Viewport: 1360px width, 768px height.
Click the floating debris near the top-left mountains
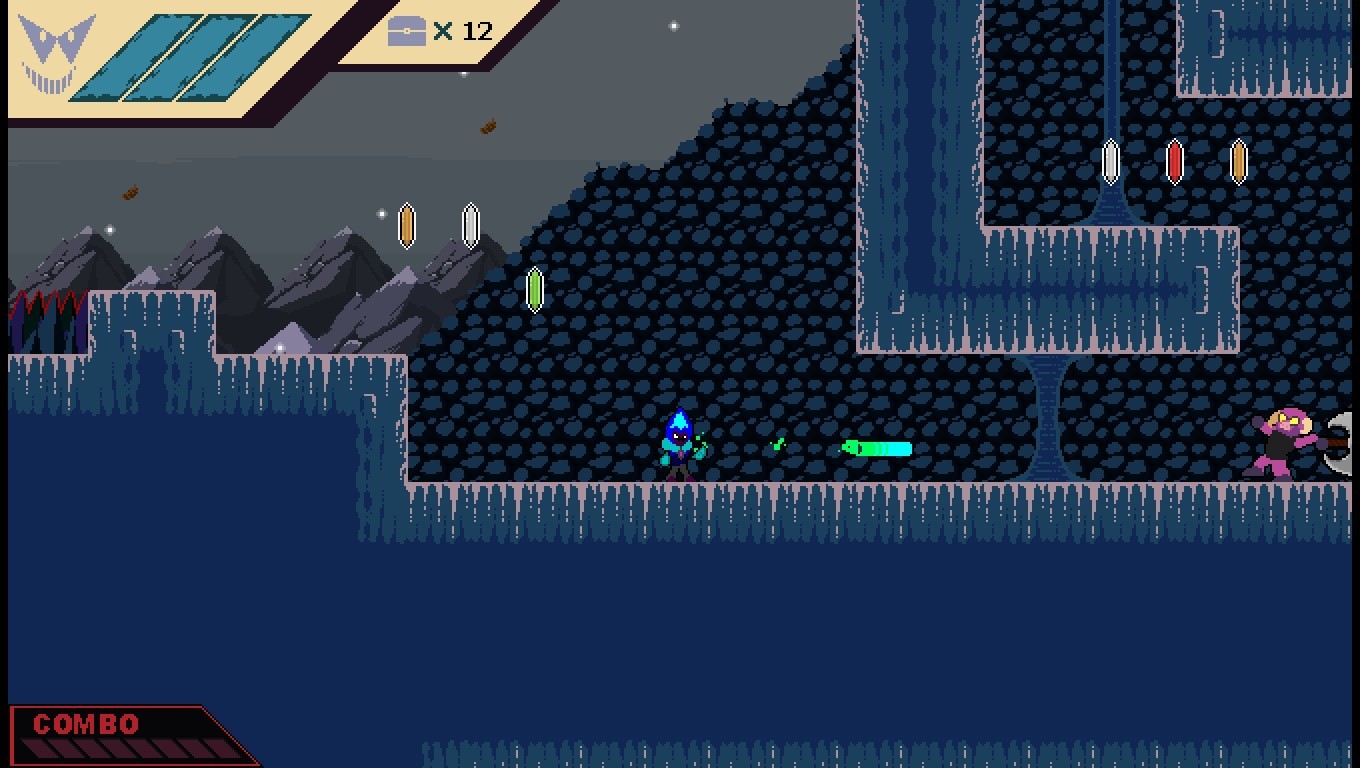(129, 194)
